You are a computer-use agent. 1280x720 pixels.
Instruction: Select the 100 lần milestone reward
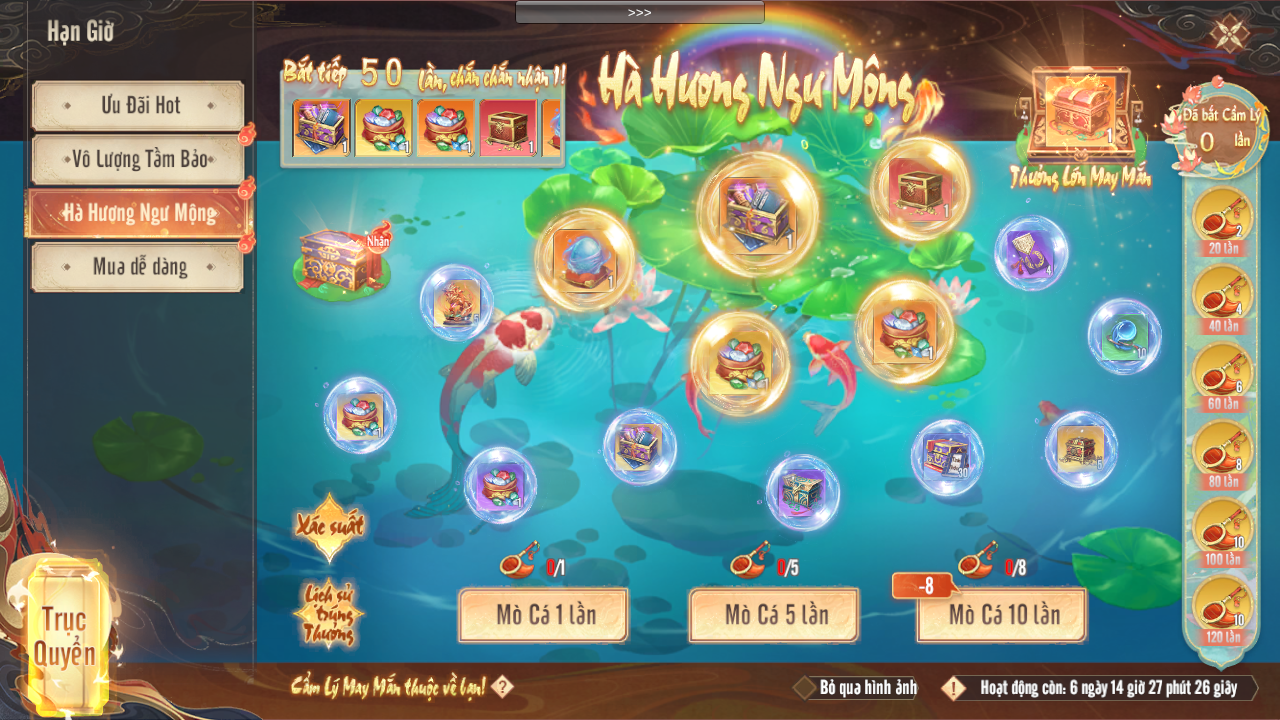(x=1222, y=530)
